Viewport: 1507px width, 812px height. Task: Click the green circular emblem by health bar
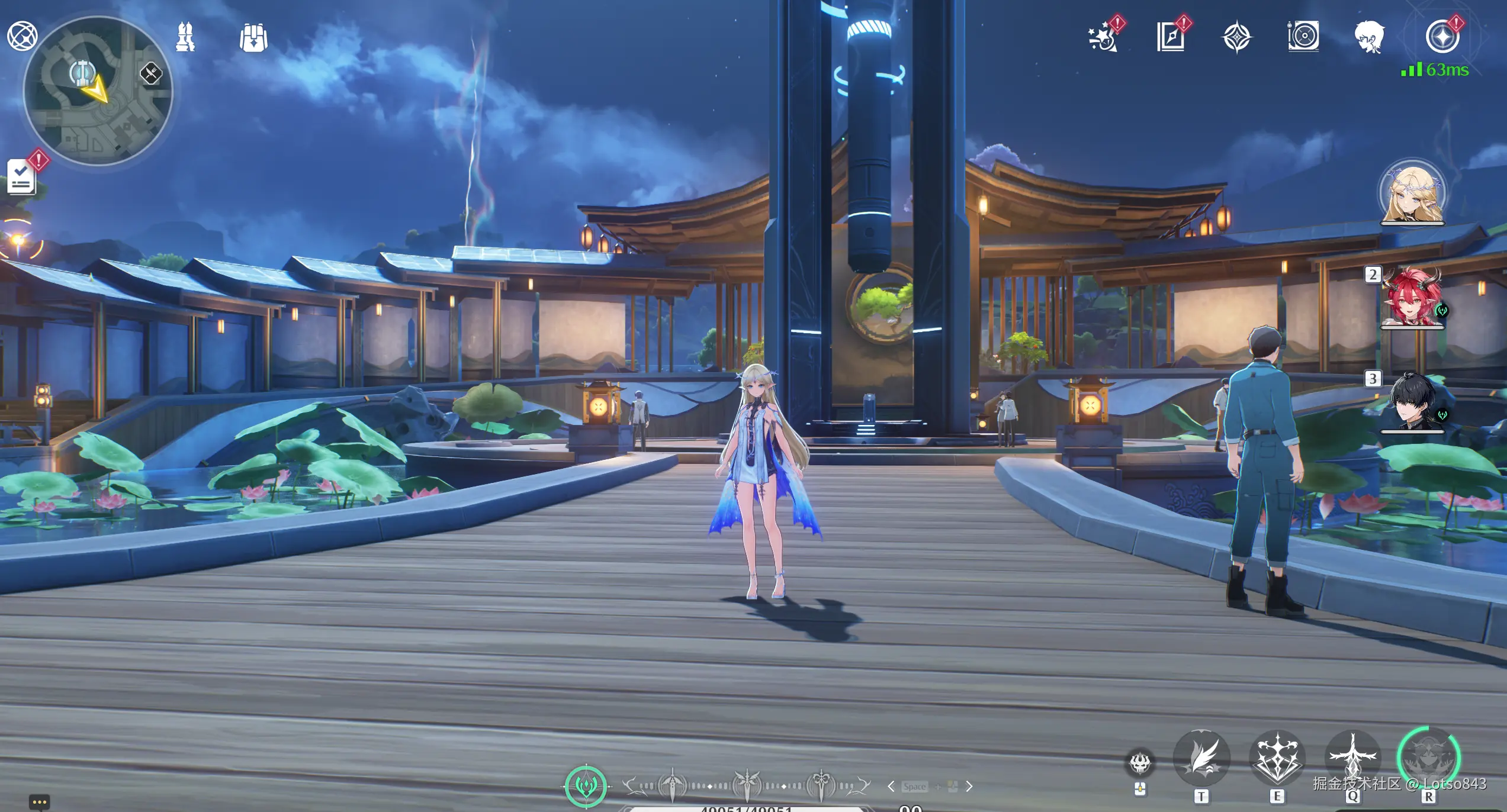coord(586,786)
